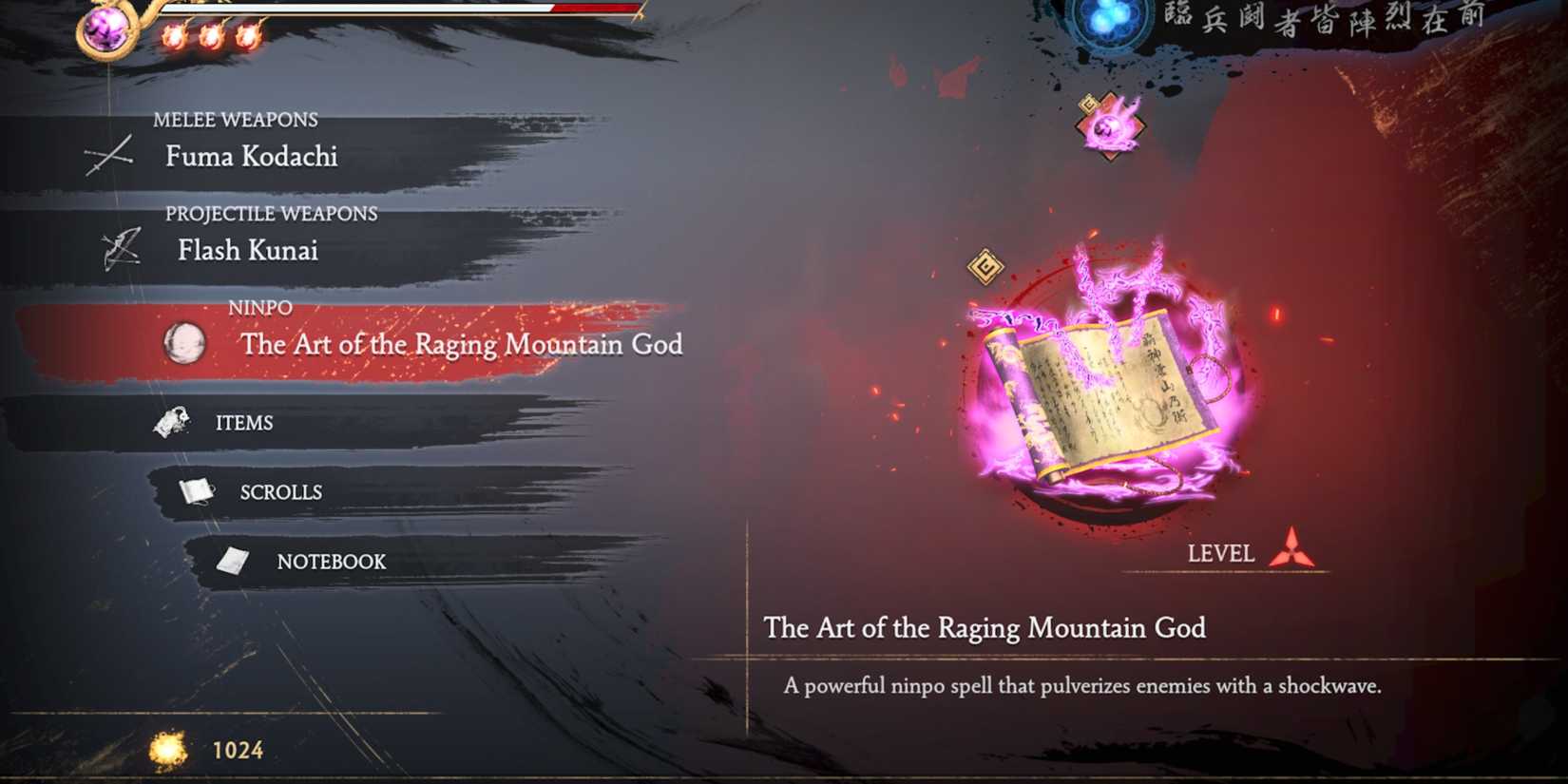The width and height of the screenshot is (1568, 784).
Task: Open the Items menu entry
Action: click(x=245, y=422)
